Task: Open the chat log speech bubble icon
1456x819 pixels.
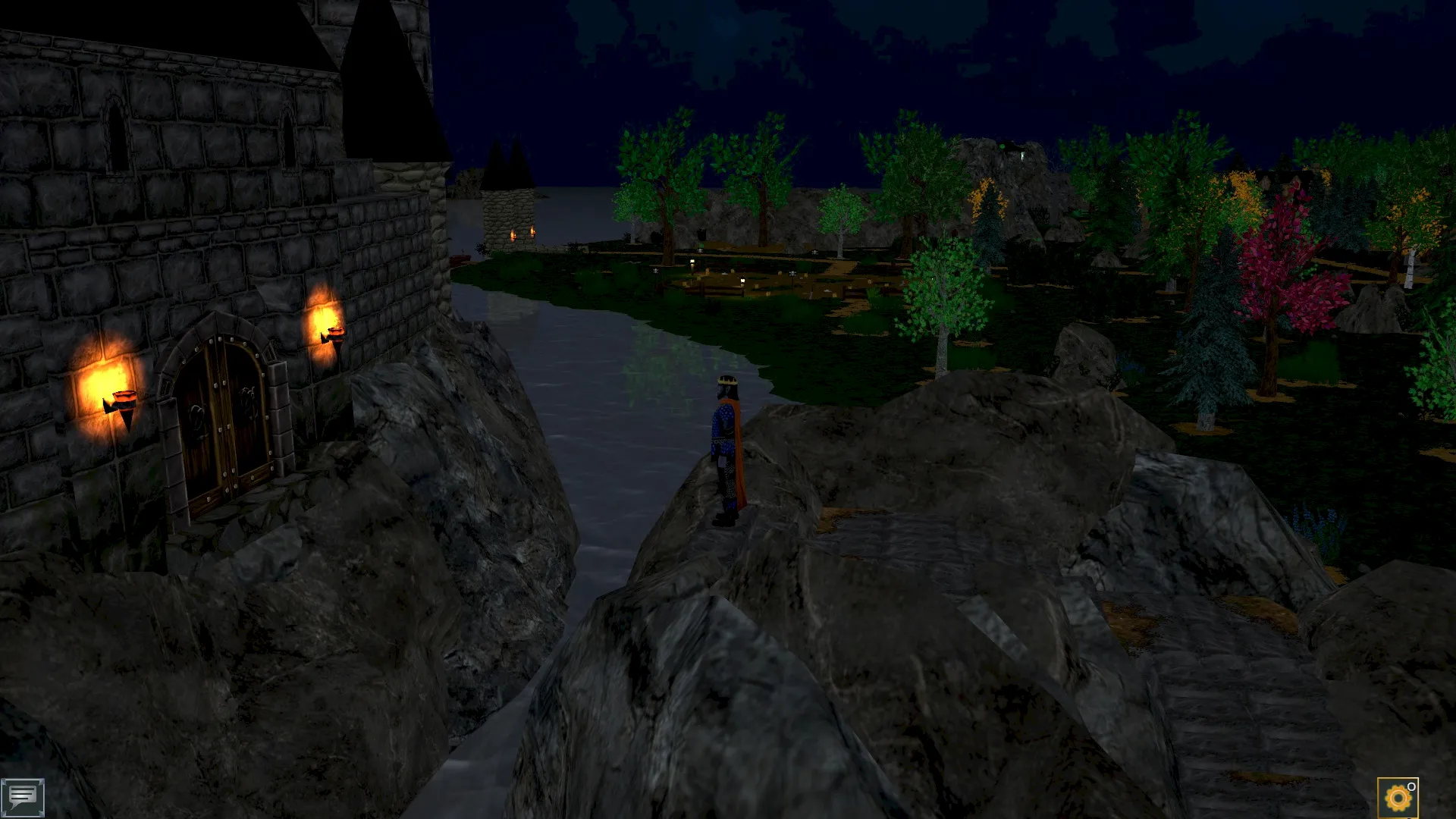Action: 22,796
